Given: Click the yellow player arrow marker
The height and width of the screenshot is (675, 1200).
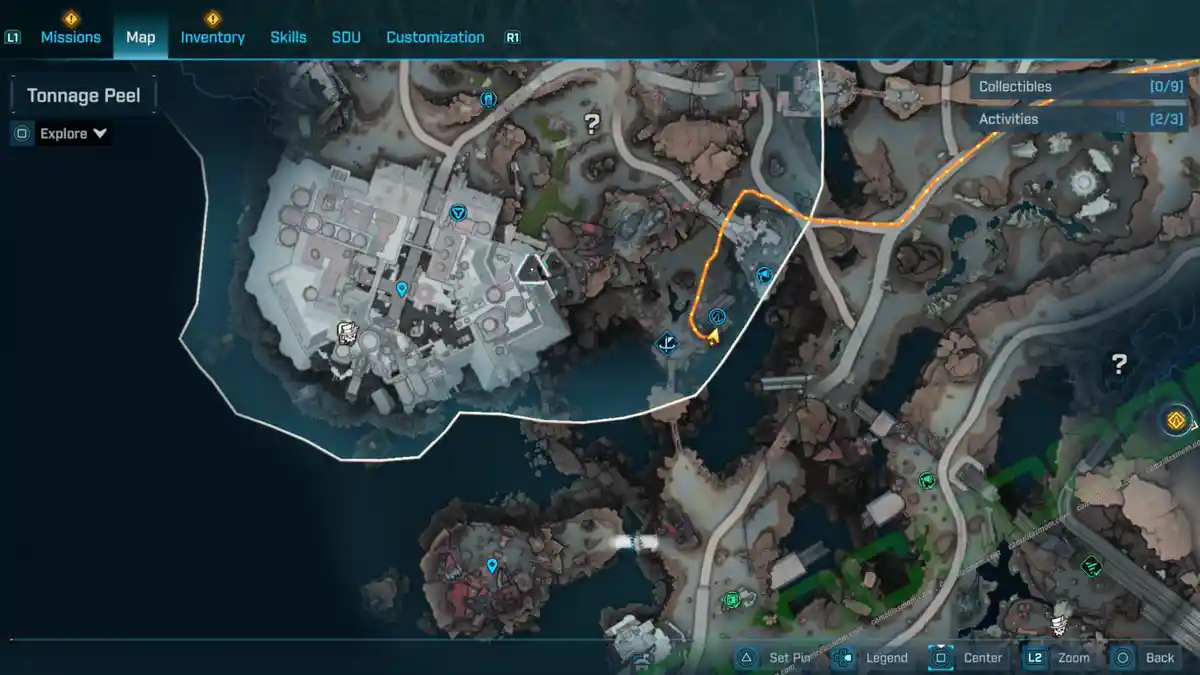Looking at the screenshot, I should pos(714,337).
